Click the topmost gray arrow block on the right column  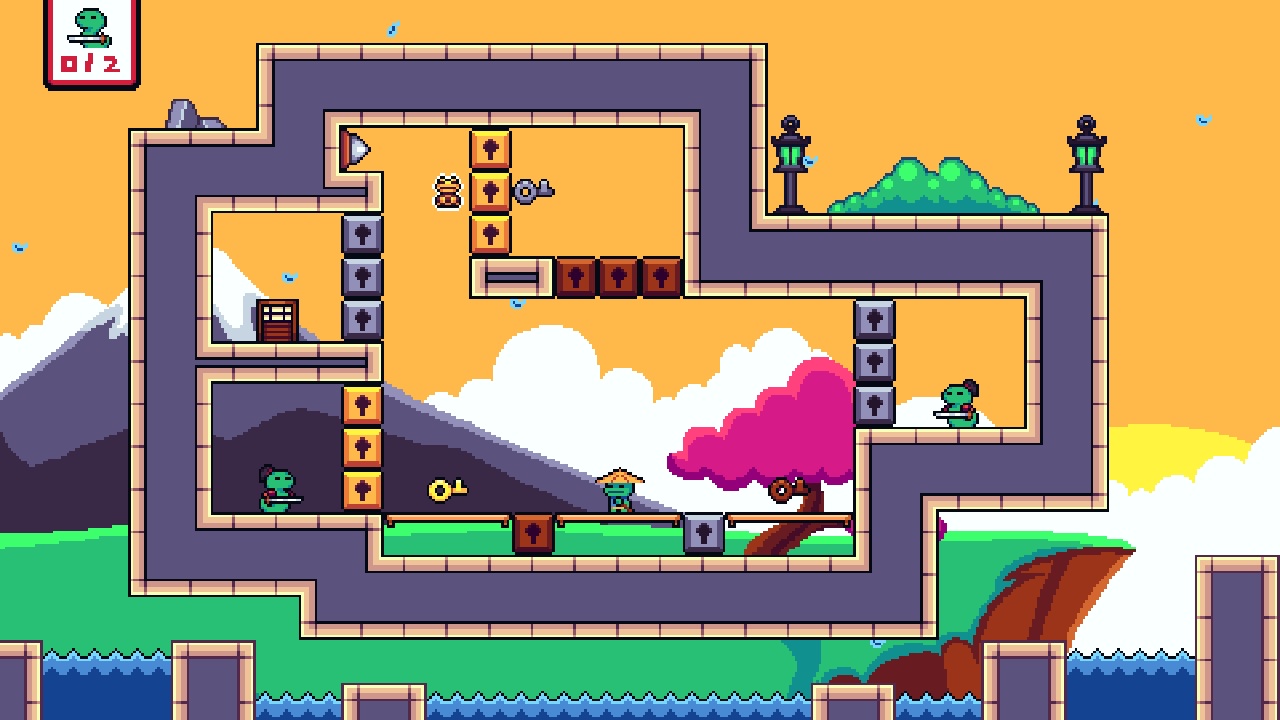point(874,318)
